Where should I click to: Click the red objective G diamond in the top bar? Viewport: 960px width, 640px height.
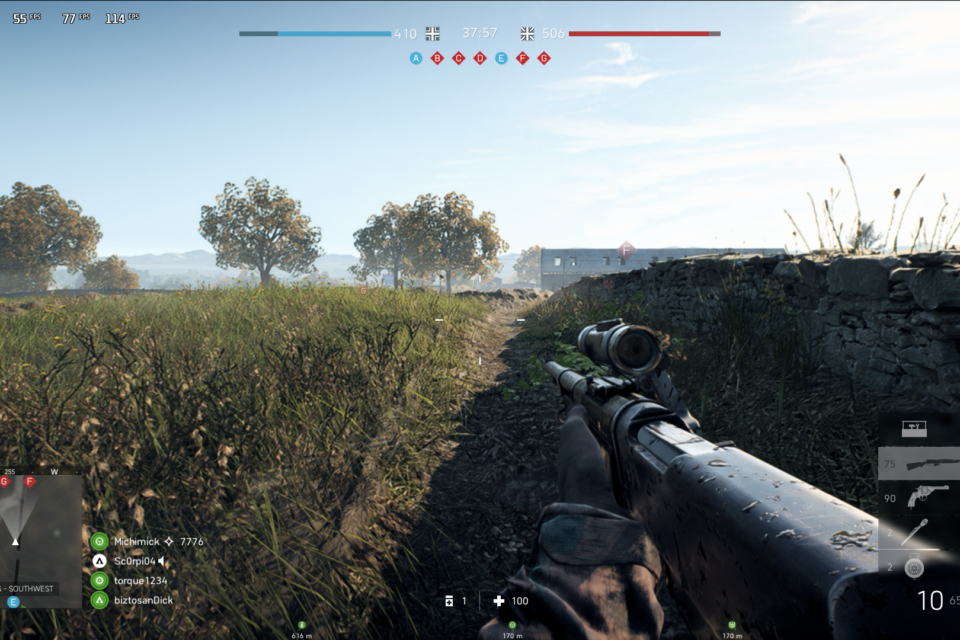click(x=544, y=58)
